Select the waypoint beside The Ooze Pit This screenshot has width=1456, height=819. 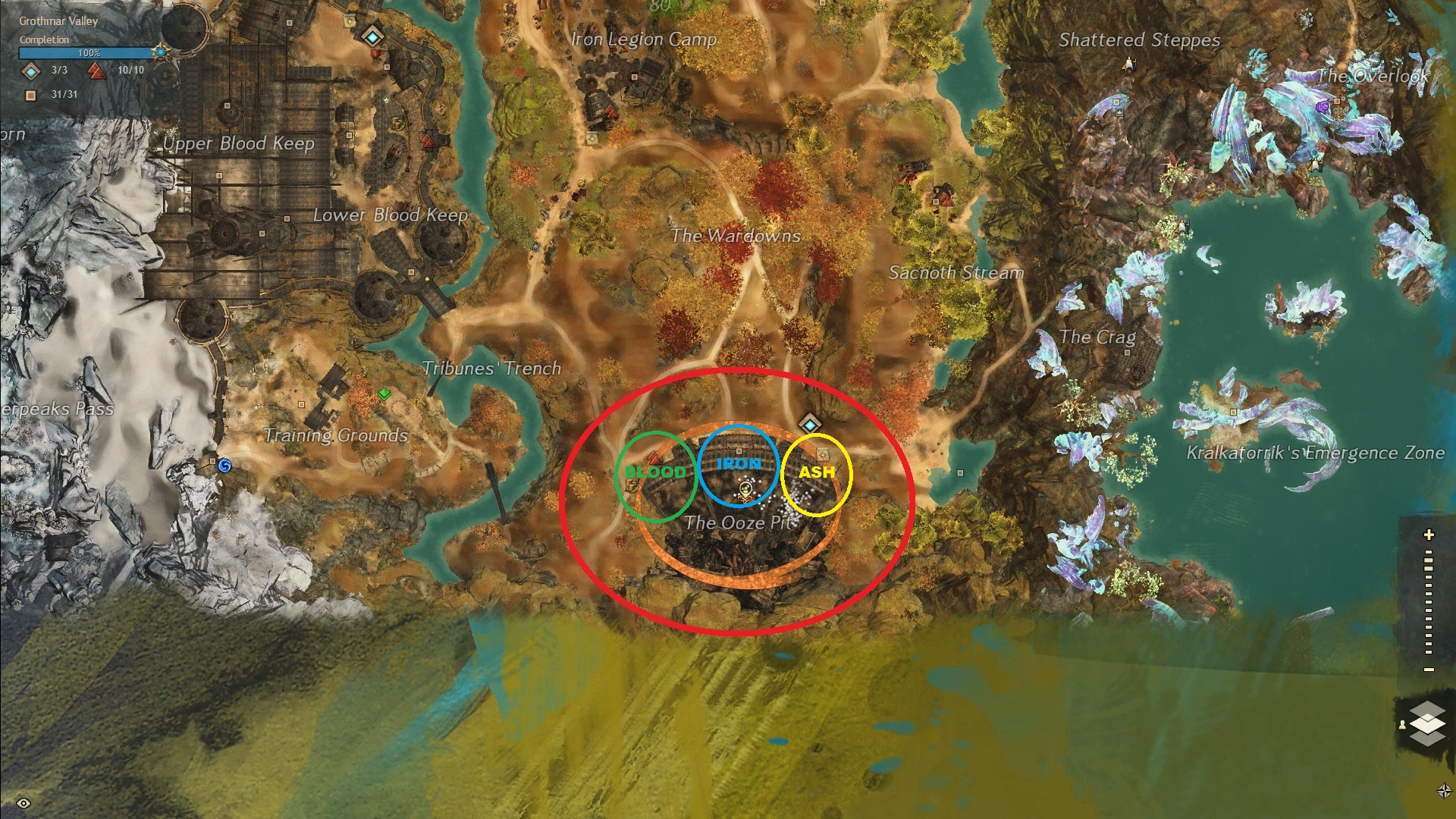click(x=810, y=425)
